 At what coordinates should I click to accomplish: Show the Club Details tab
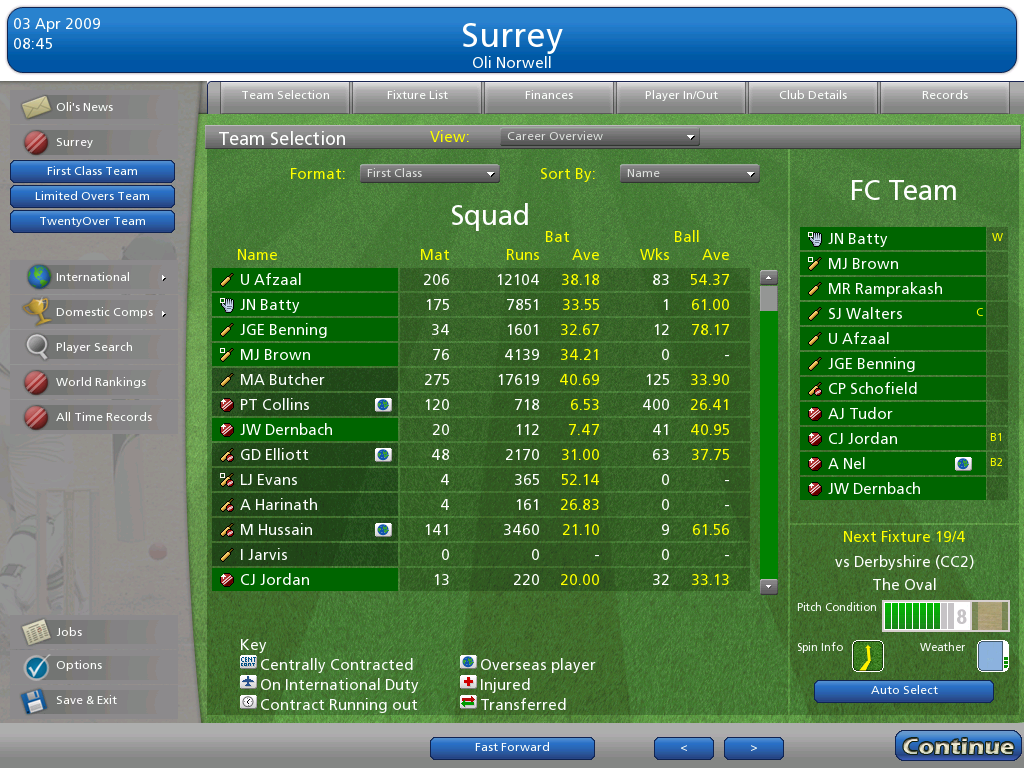coord(813,96)
